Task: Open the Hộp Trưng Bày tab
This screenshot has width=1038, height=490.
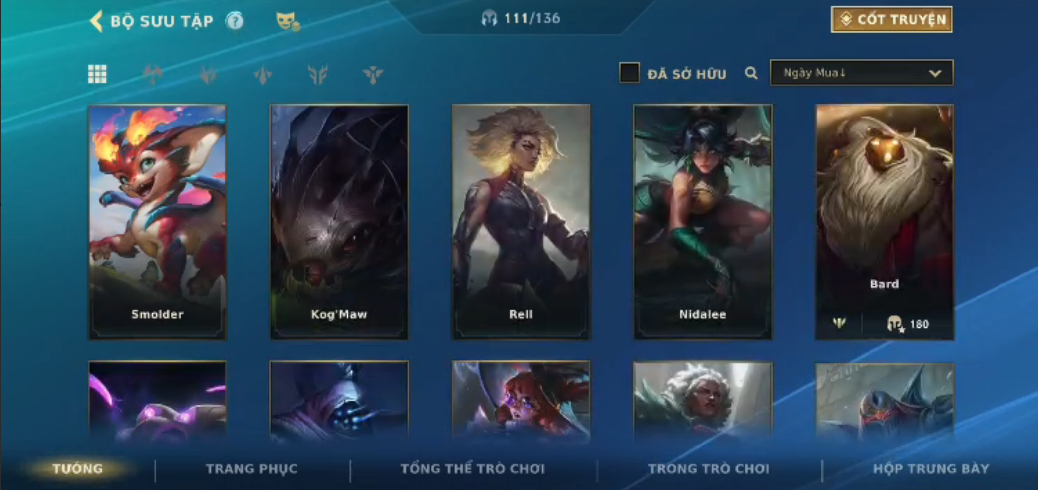Action: tap(931, 468)
